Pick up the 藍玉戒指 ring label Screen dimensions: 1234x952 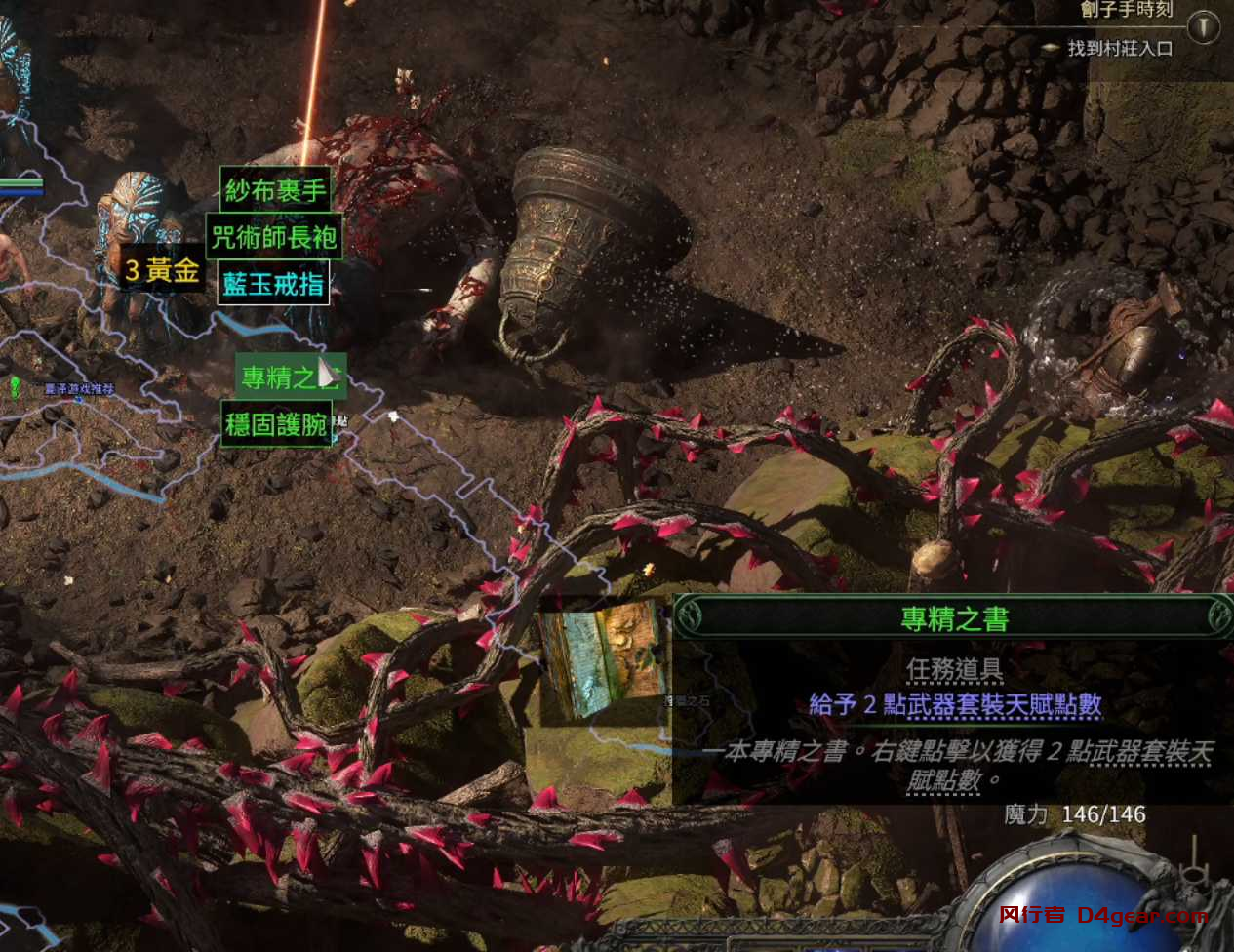(273, 284)
